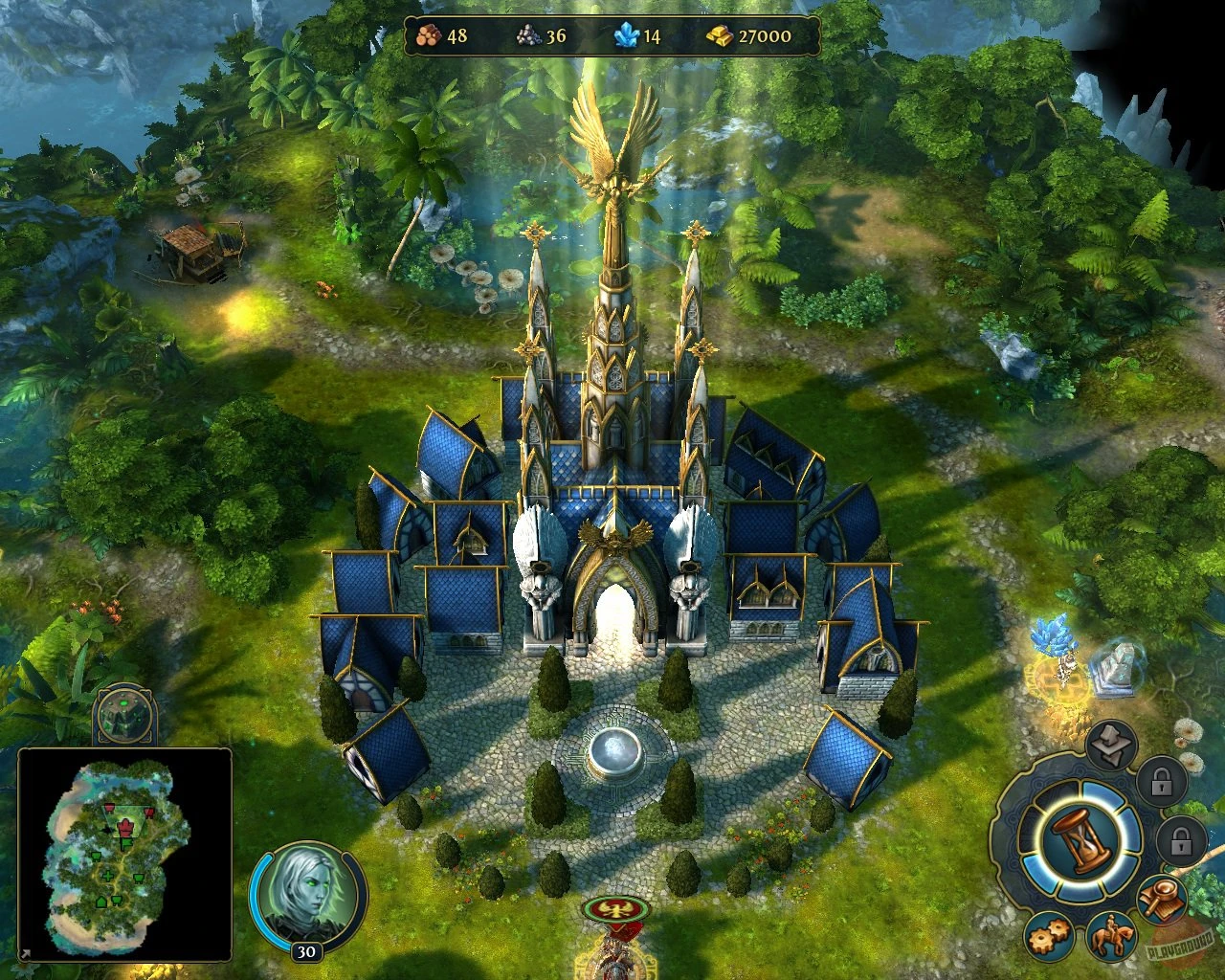Viewport: 1225px width, 980px height.
Task: Open game options via the gears icon
Action: click(1047, 939)
